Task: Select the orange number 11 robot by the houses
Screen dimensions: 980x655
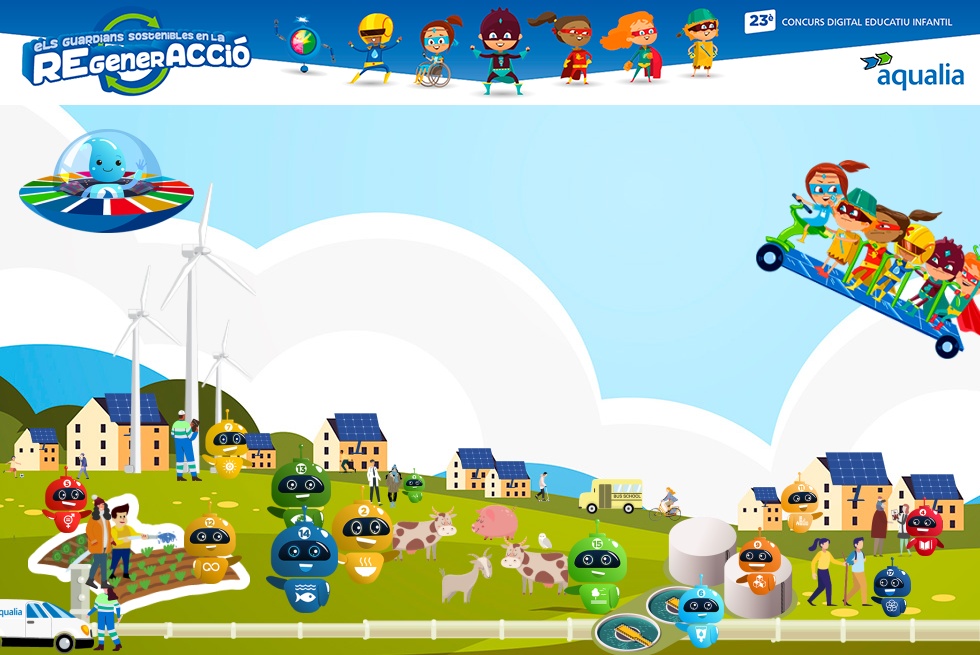Action: point(799,503)
